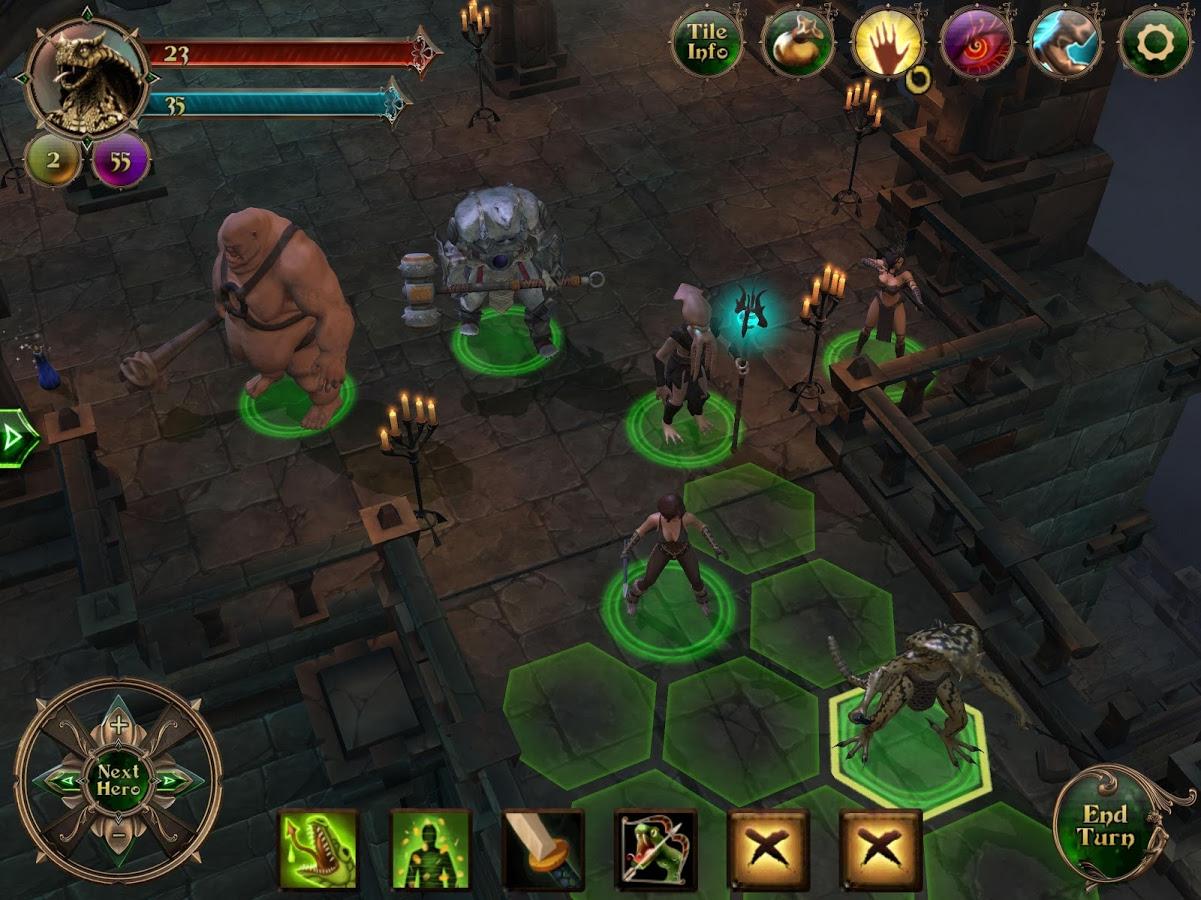Open the gear settings menu
This screenshot has width=1201, height=900.
pos(1155,43)
